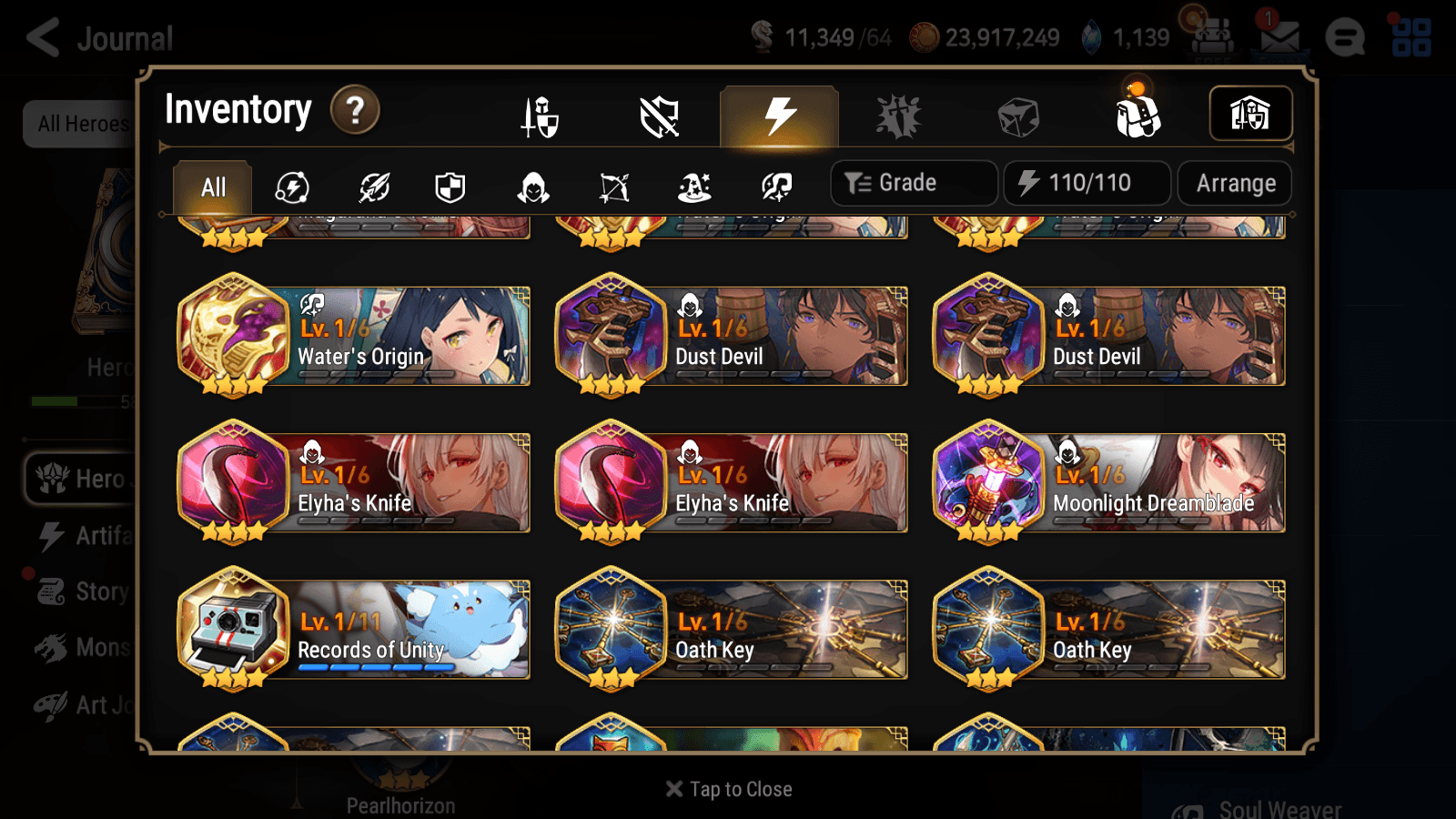Filter artifacts by the Knight shield icon
1456x819 pixels.
(x=450, y=187)
